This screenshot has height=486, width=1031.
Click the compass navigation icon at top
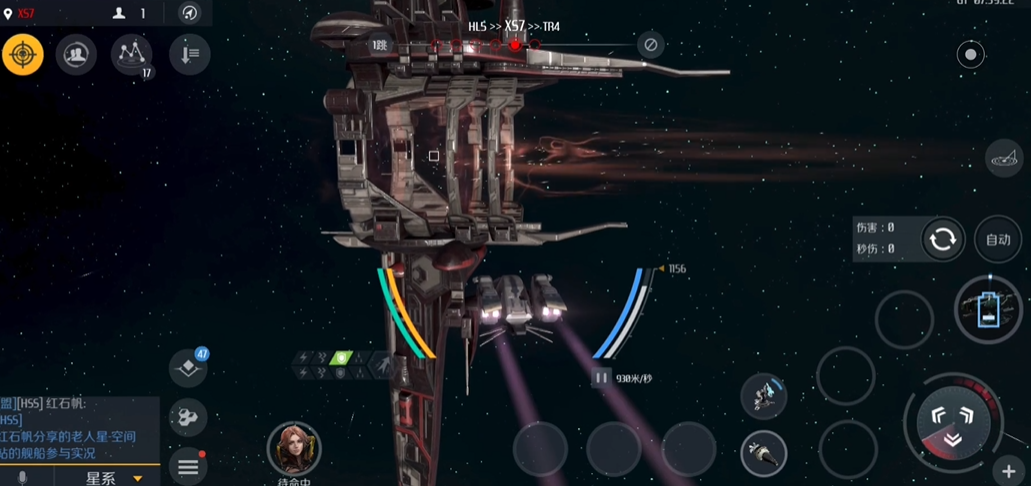[189, 13]
